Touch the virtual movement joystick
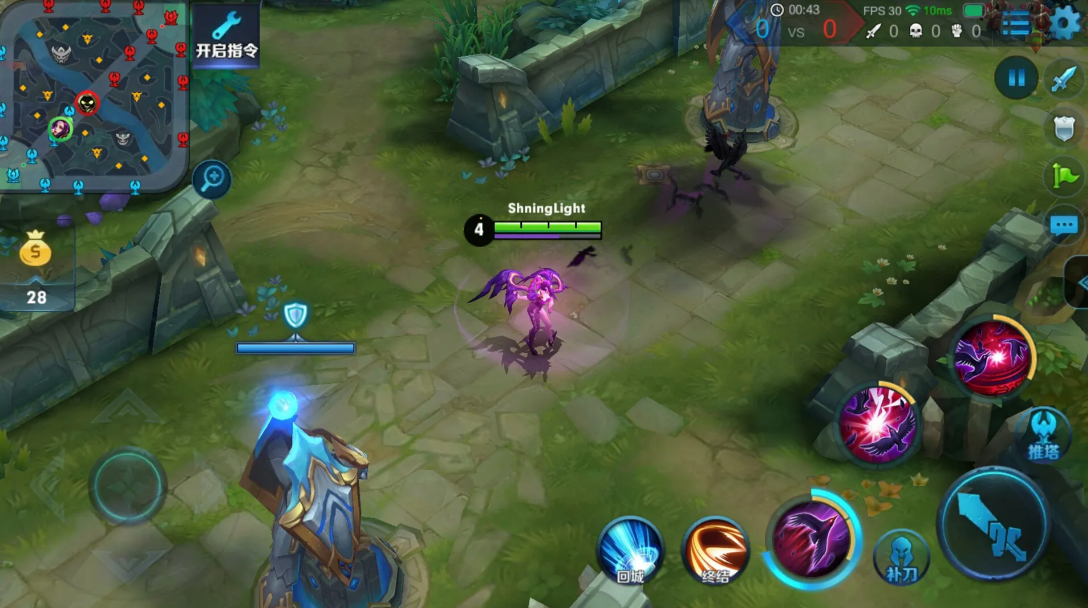1088x608 pixels. tap(127, 487)
